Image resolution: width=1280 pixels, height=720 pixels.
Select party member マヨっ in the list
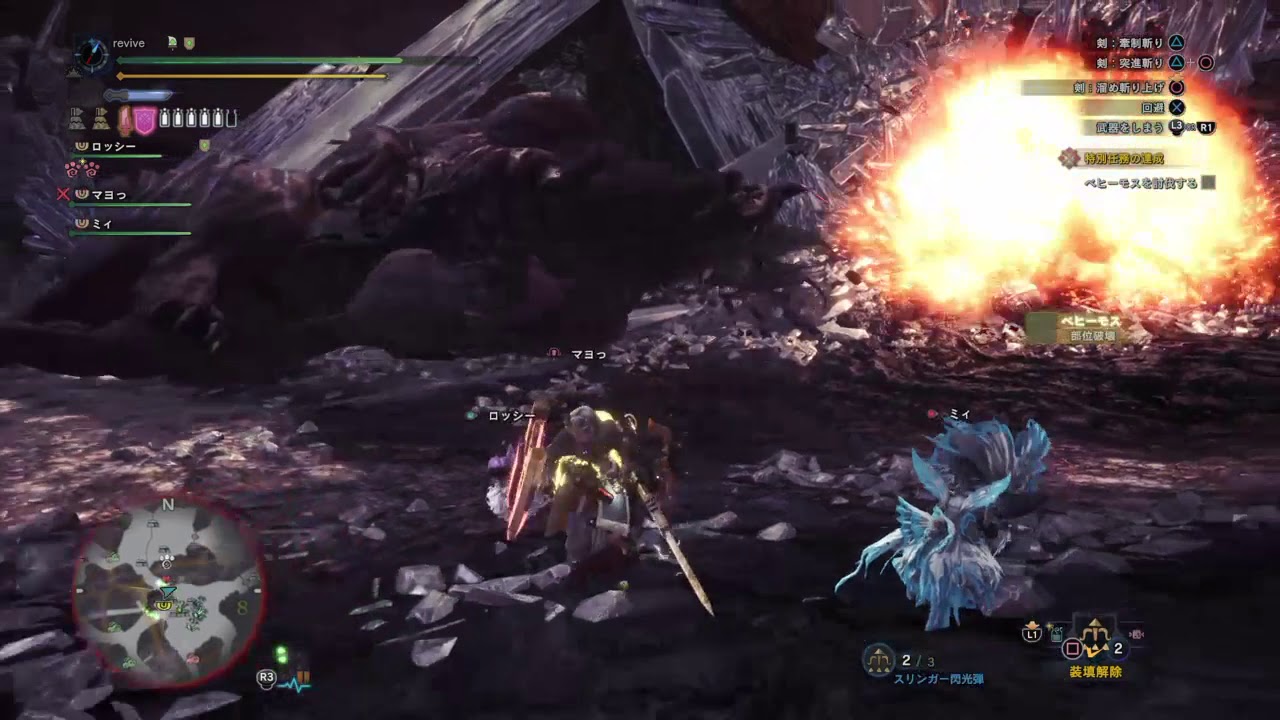[x=109, y=195]
